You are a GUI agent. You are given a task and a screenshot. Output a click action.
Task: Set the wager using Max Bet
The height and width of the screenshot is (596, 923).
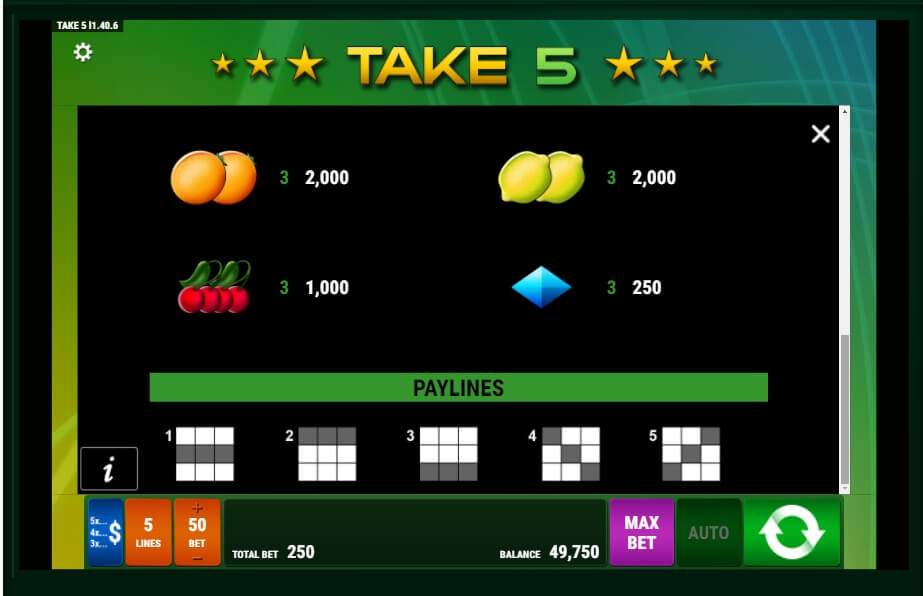click(x=641, y=532)
